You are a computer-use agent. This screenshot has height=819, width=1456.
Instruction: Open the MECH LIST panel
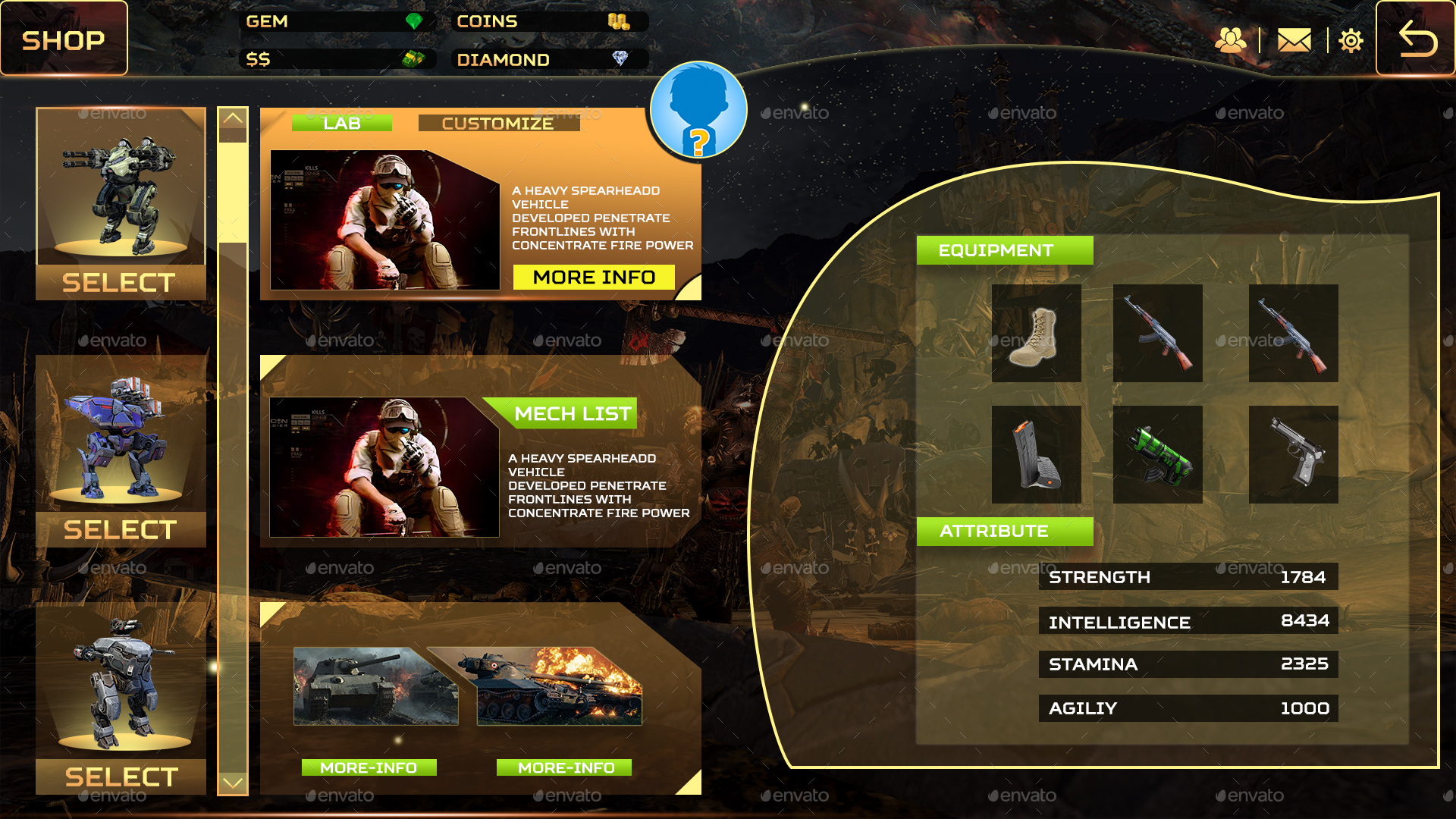(573, 414)
